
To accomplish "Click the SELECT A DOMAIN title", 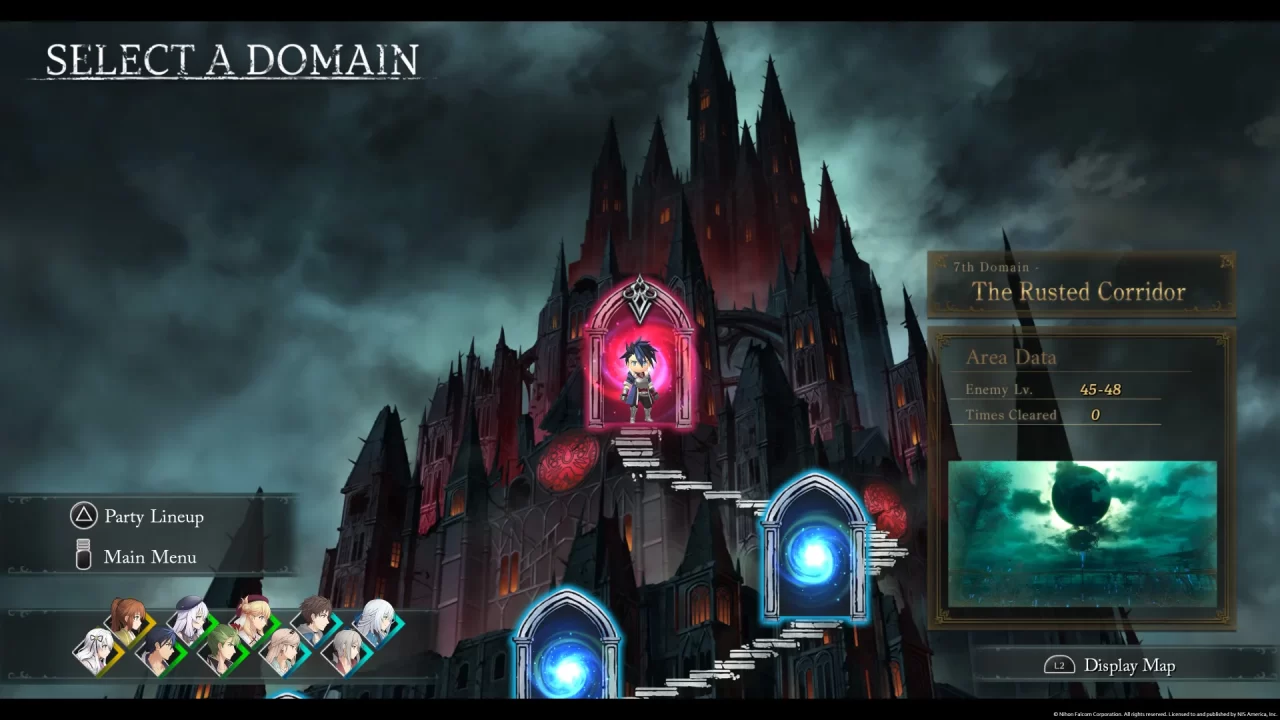I will pyautogui.click(x=234, y=58).
